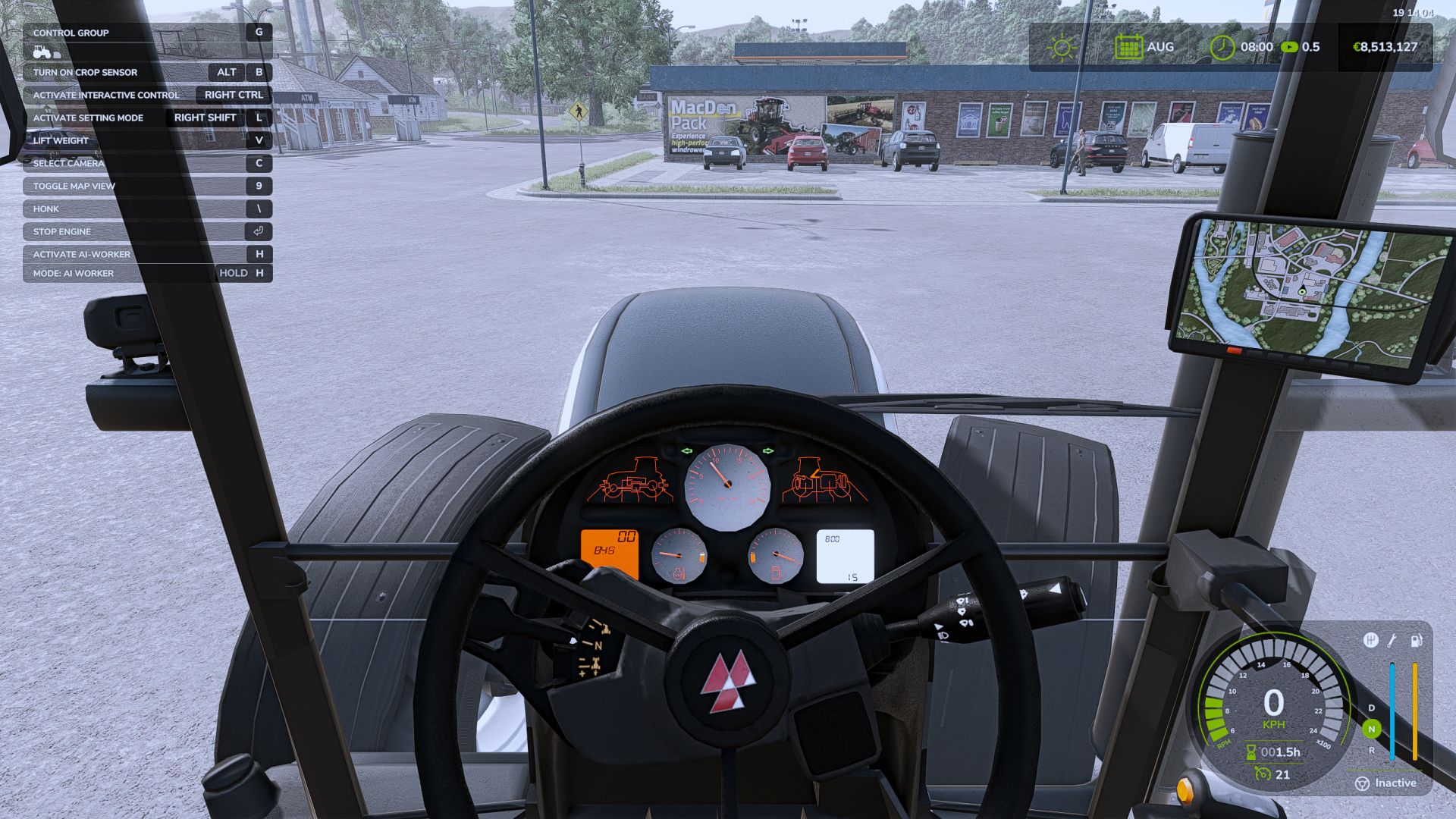Click the steering wheel icon next to Inactive
This screenshot has height=819, width=1456.
1362,783
